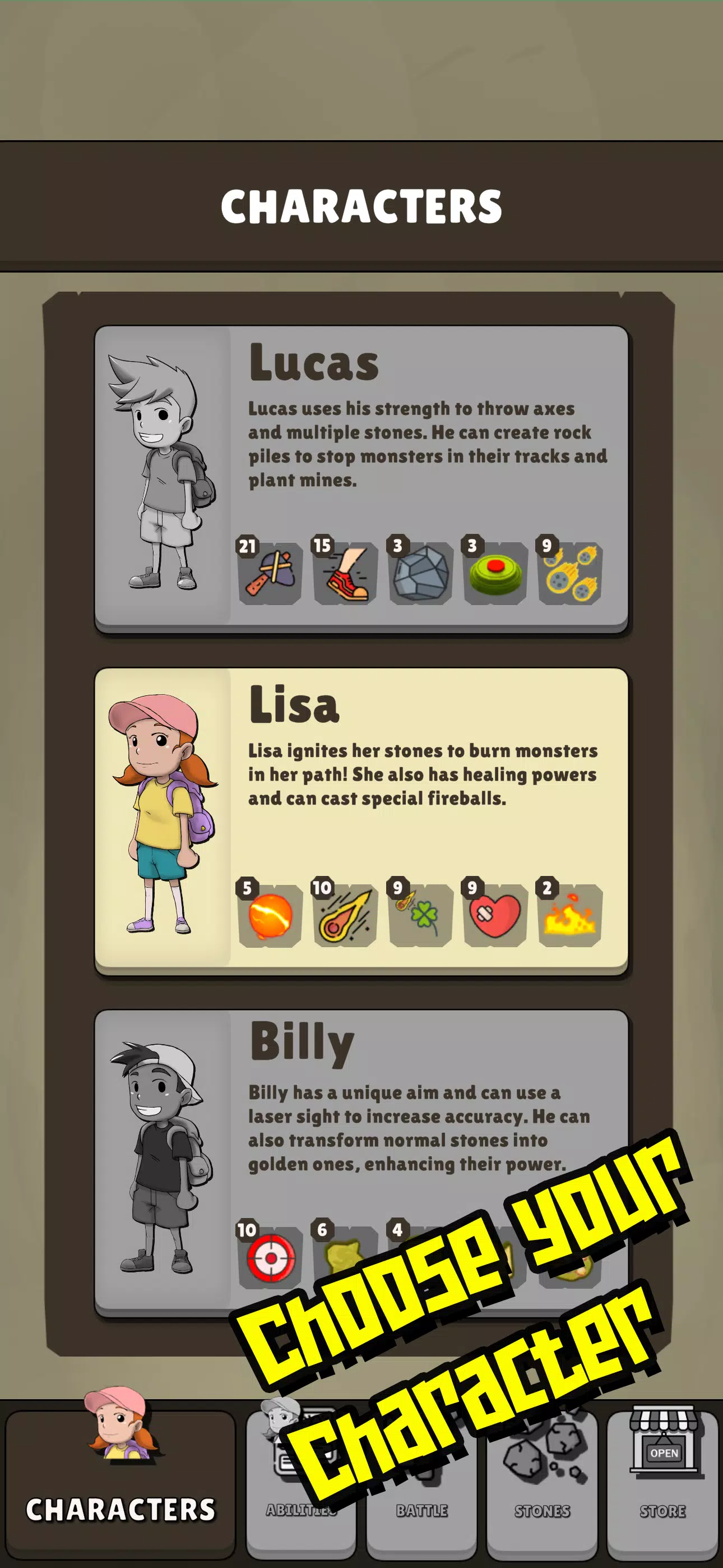
Task: Choose the Lisa character card
Action: pos(361,820)
